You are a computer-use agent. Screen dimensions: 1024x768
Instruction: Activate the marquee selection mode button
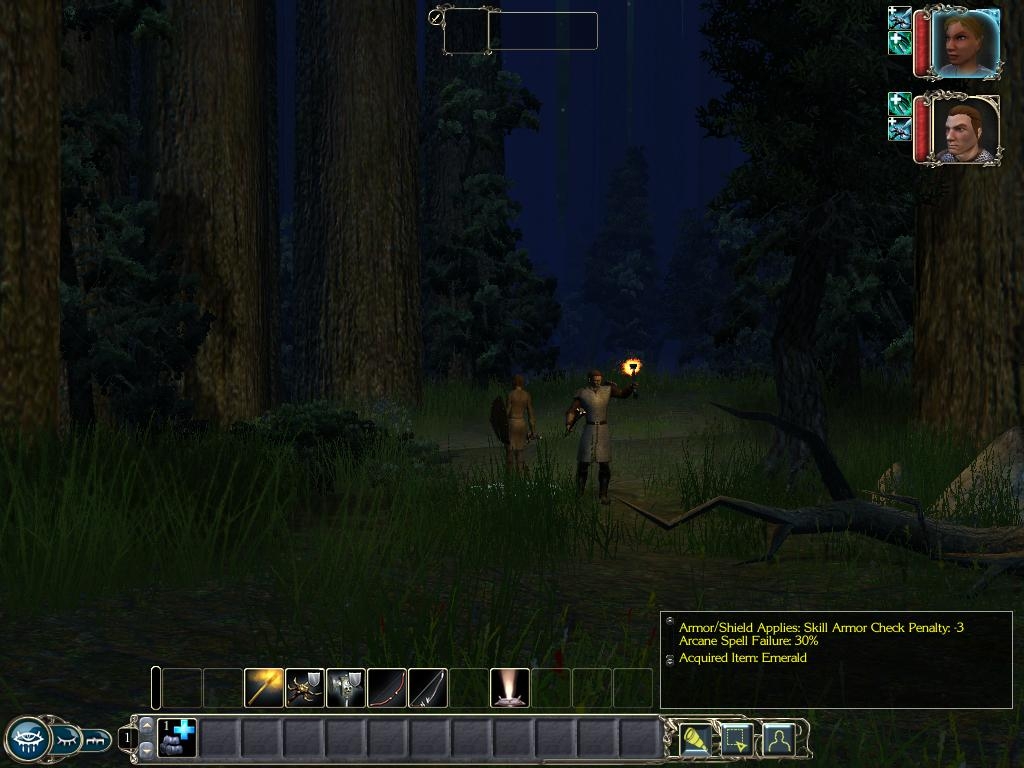pyautogui.click(x=736, y=739)
